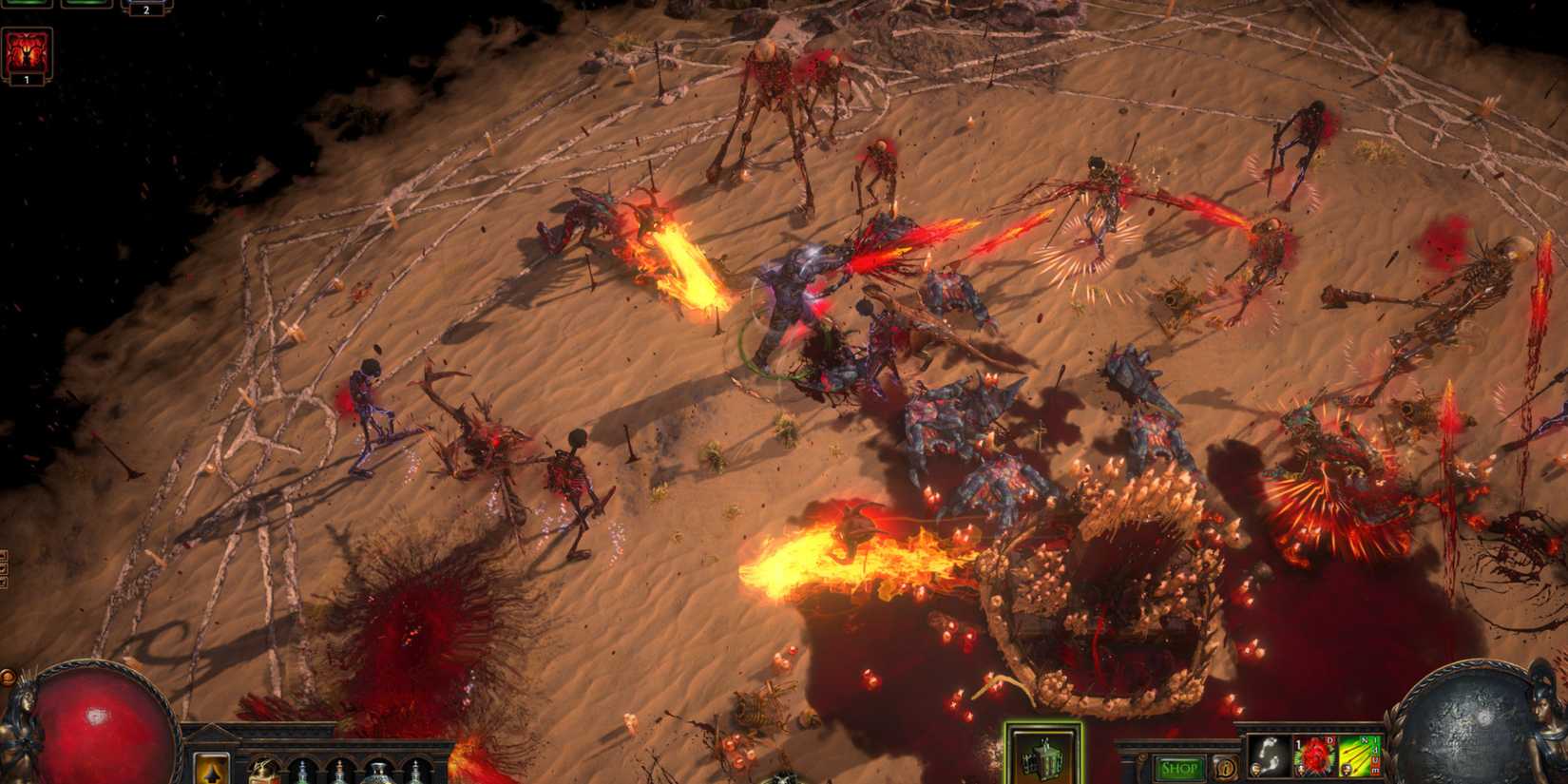Click the golden level-up arrow above the flask bar
The image size is (1568, 784).
coord(211,772)
